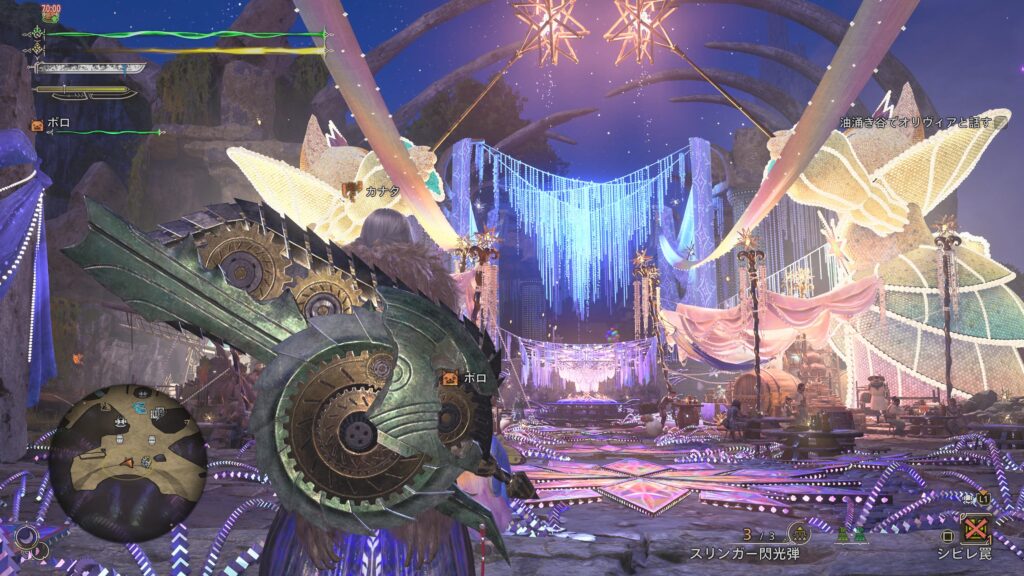Image resolution: width=1024 pixels, height=576 pixels.
Task: Click the カナク nameplate
Action: (375, 190)
